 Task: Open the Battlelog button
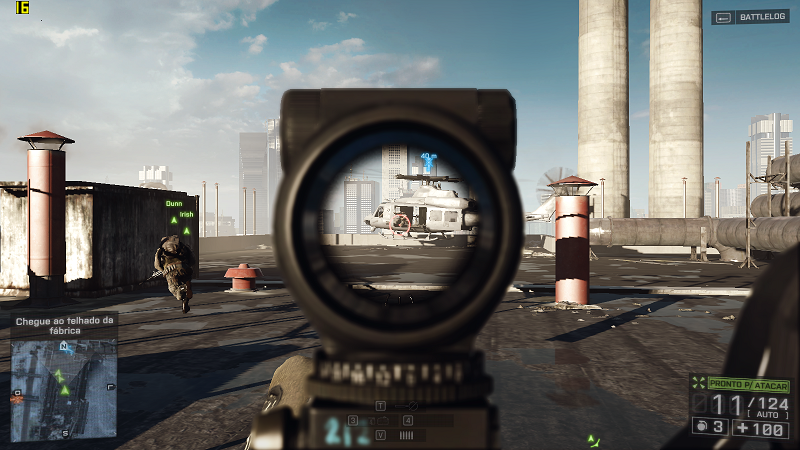point(751,17)
